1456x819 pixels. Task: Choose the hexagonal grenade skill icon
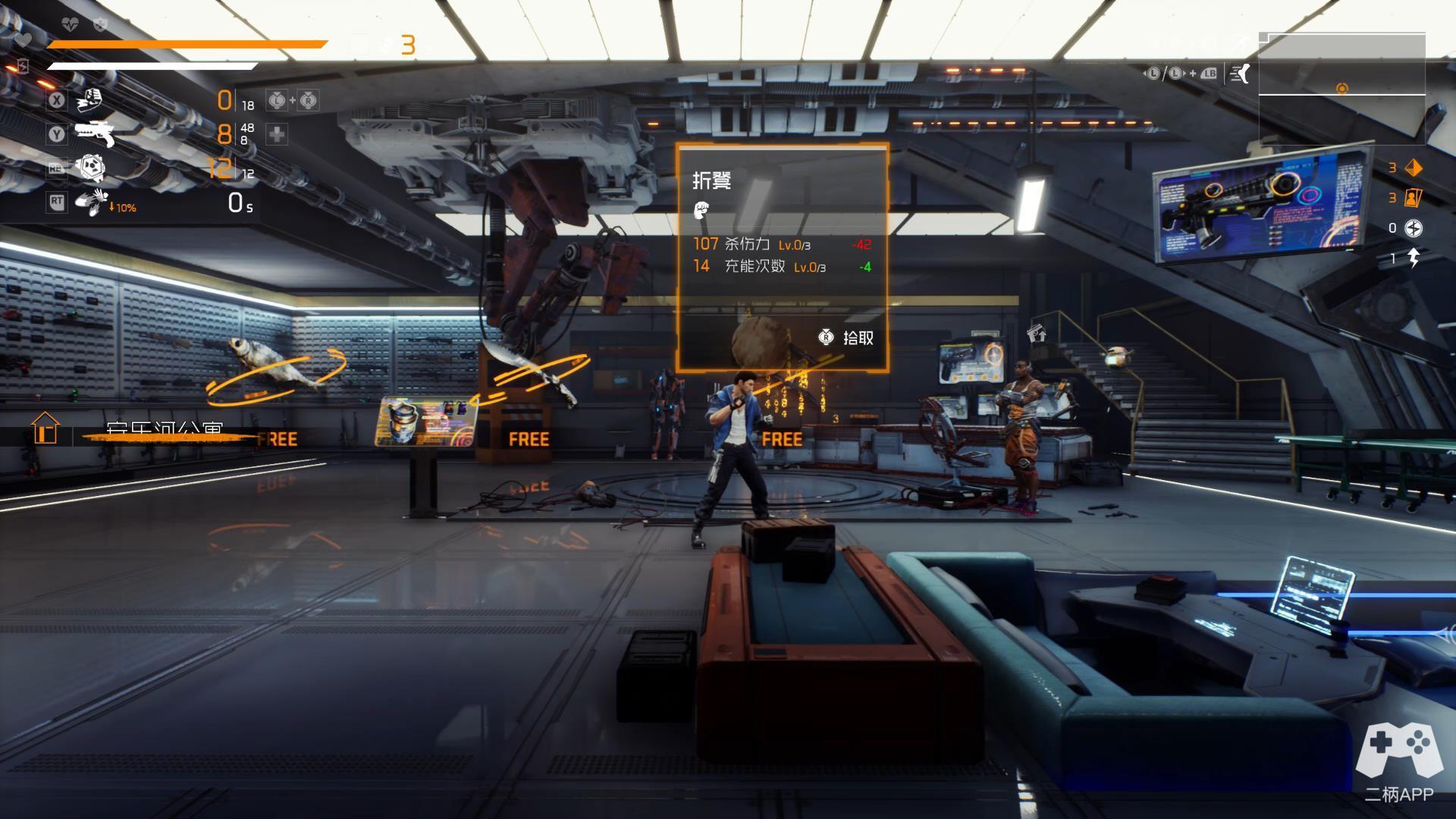[90, 168]
